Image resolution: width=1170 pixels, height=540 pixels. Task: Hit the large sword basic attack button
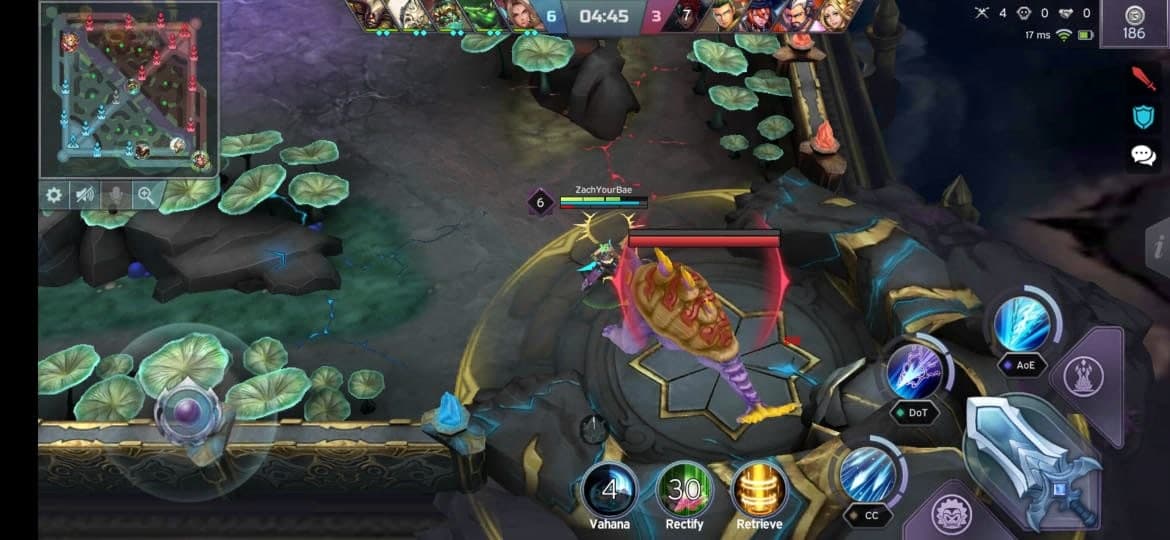pos(1030,457)
